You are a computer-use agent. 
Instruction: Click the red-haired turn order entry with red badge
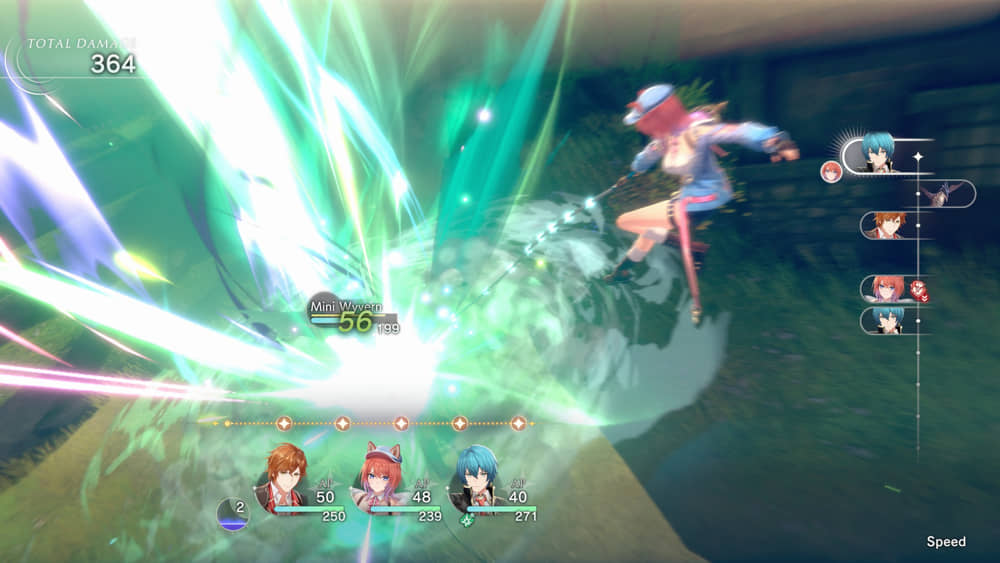click(888, 289)
